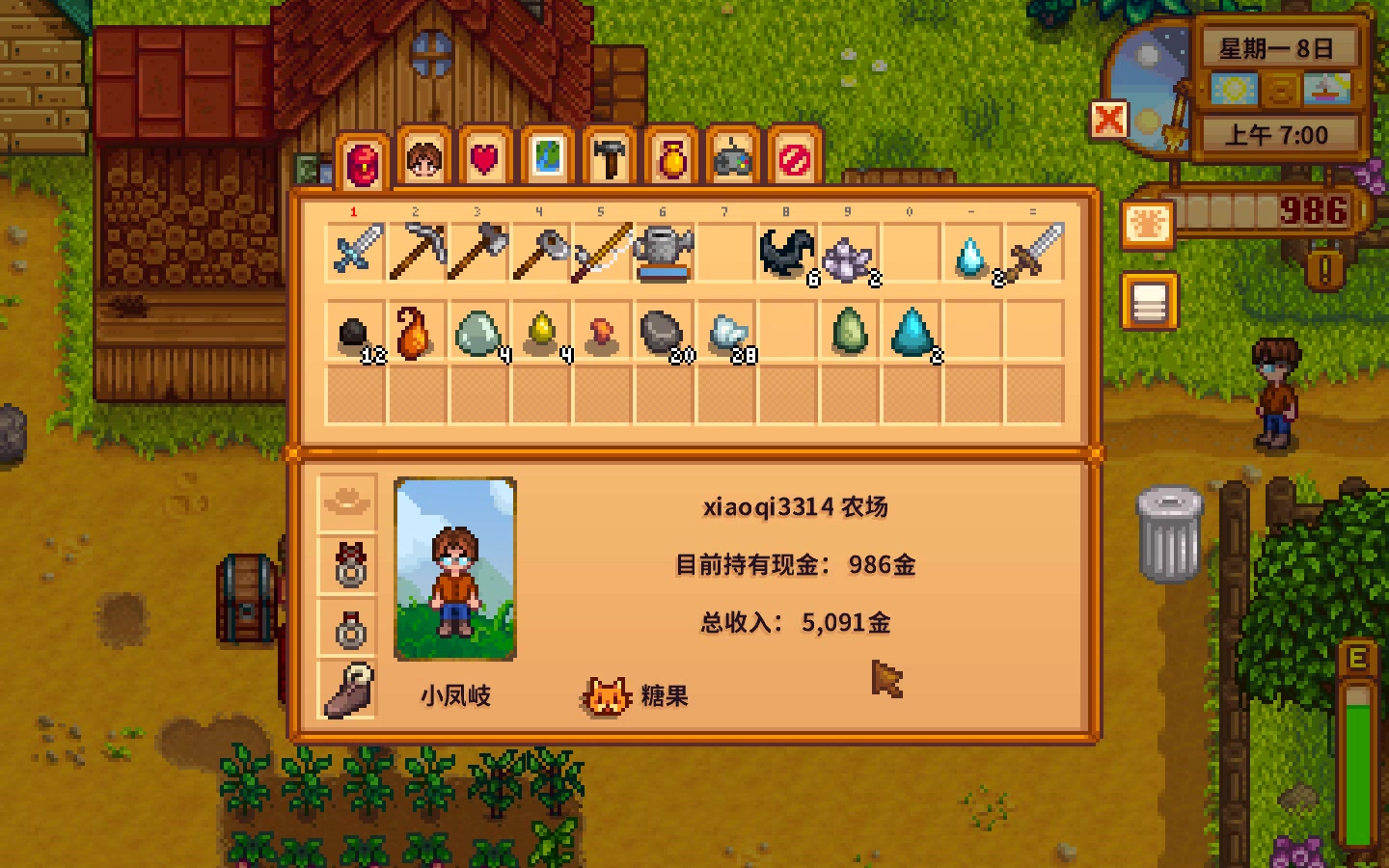Click the hoe in slot 4
The height and width of the screenshot is (868, 1389).
point(540,252)
